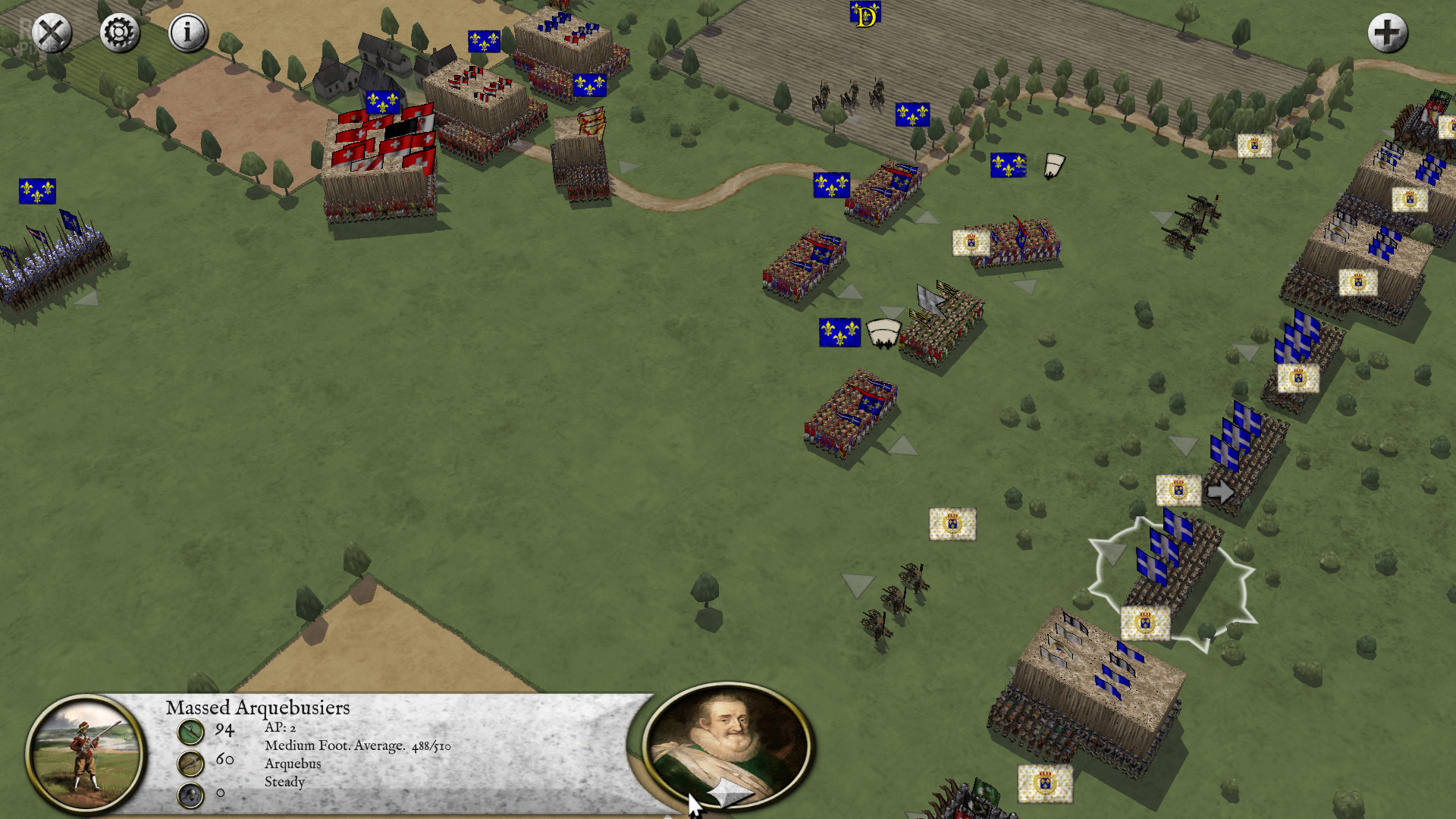Click the white arrow below the general portrait
1456x819 pixels.
coord(730,794)
